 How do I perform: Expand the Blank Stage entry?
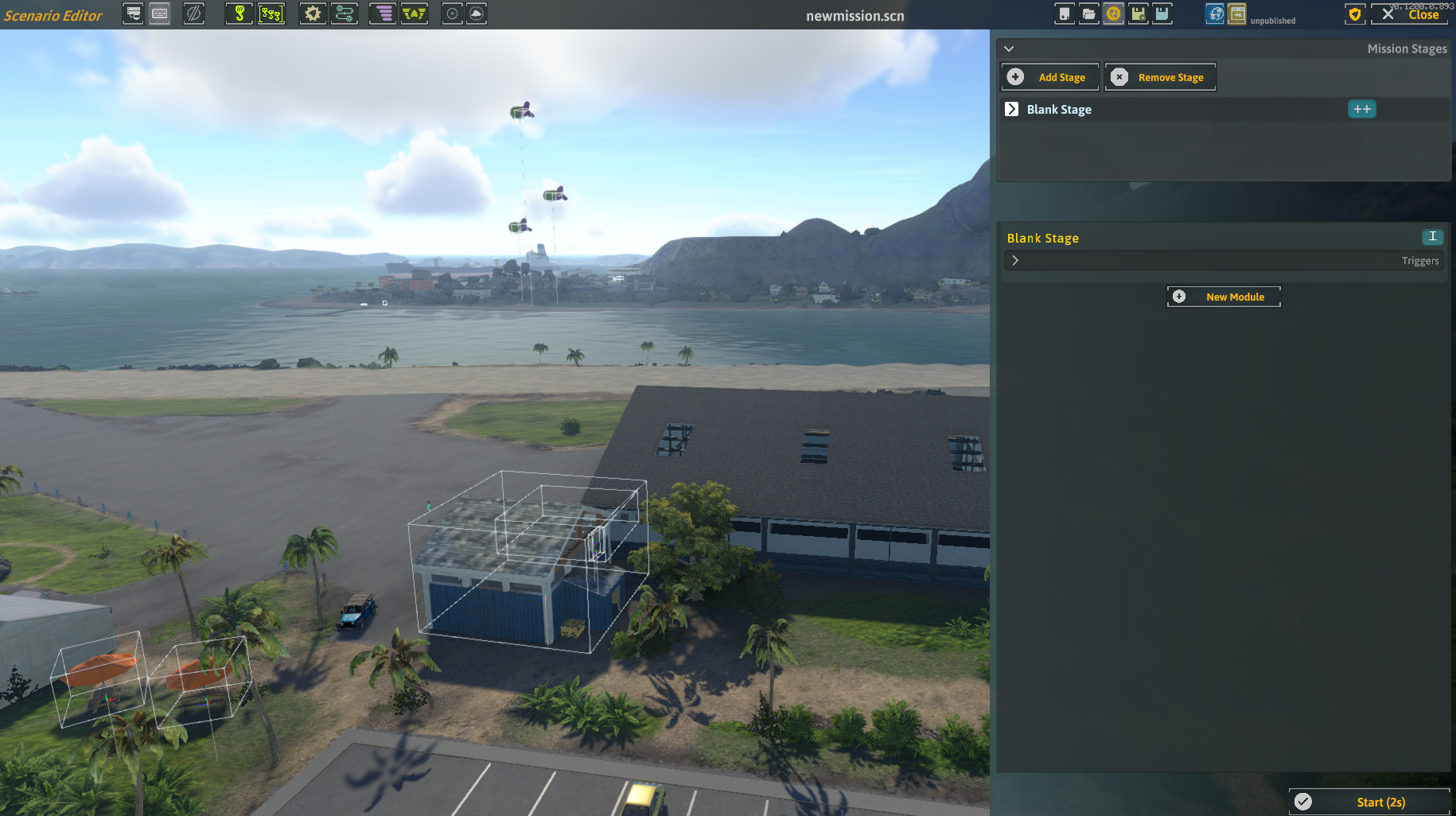pos(1012,109)
